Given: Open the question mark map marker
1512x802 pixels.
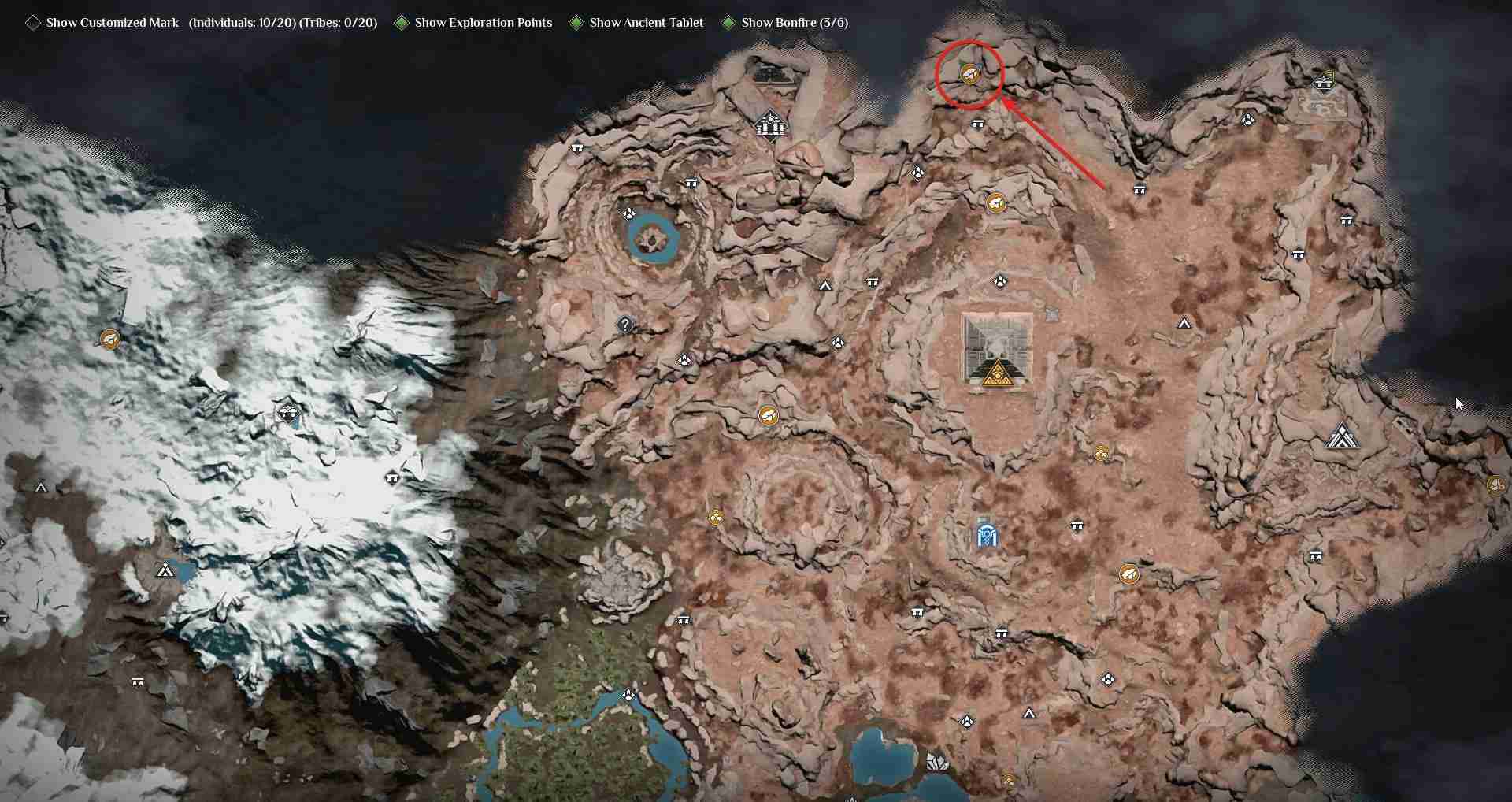Looking at the screenshot, I should click(625, 325).
